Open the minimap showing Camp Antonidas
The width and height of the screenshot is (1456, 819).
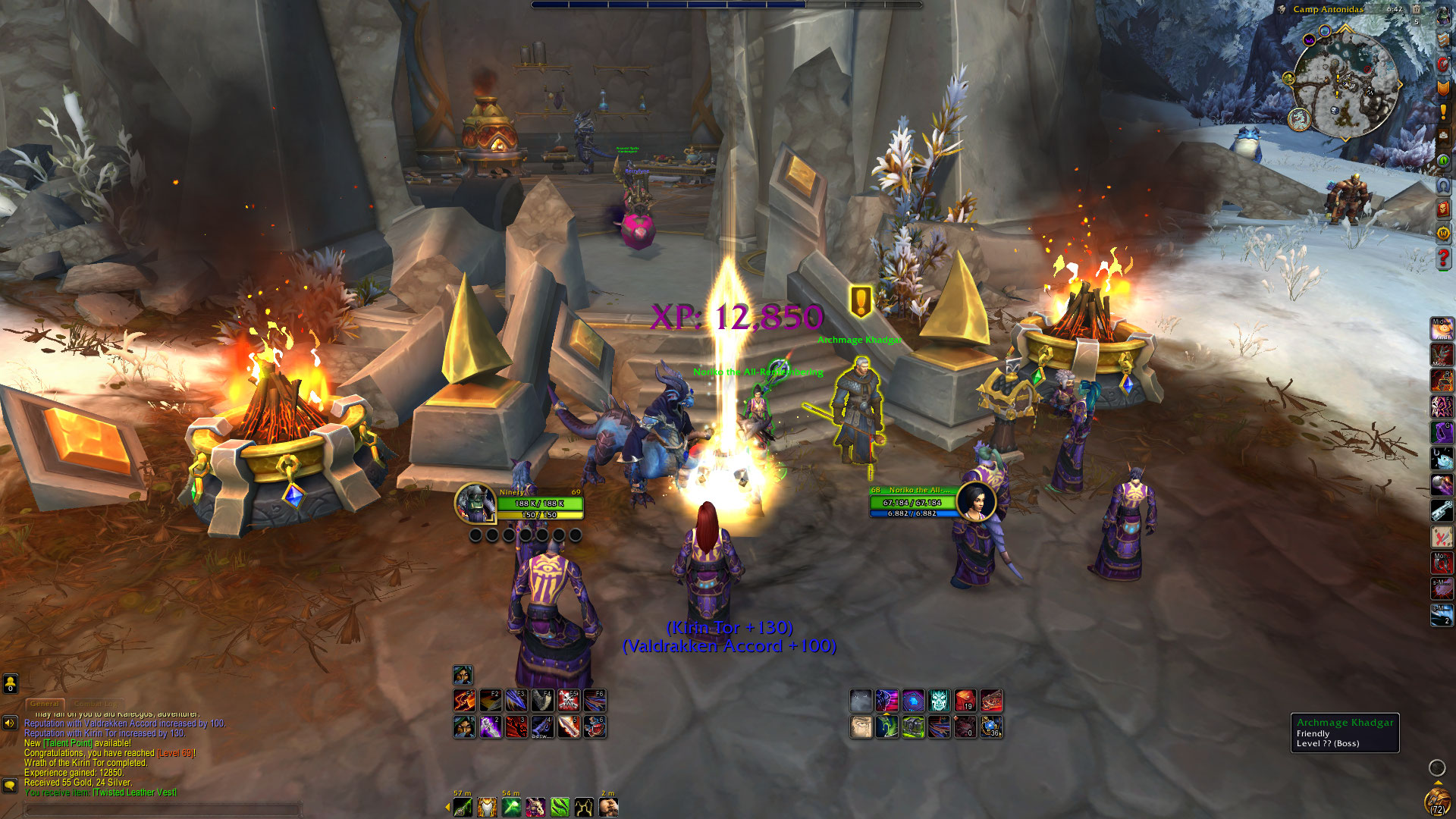pos(1345,85)
